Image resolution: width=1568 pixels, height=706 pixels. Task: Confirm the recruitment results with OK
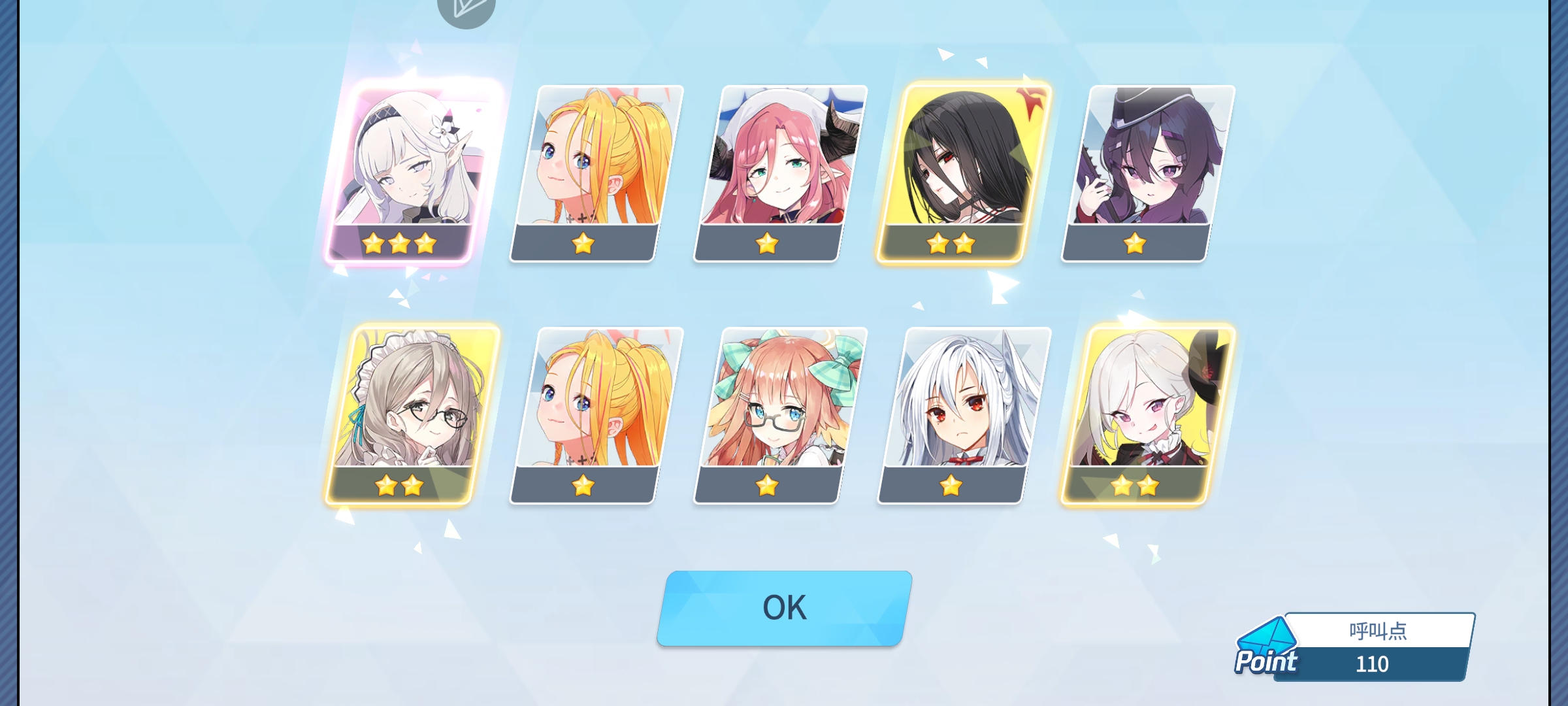click(784, 608)
